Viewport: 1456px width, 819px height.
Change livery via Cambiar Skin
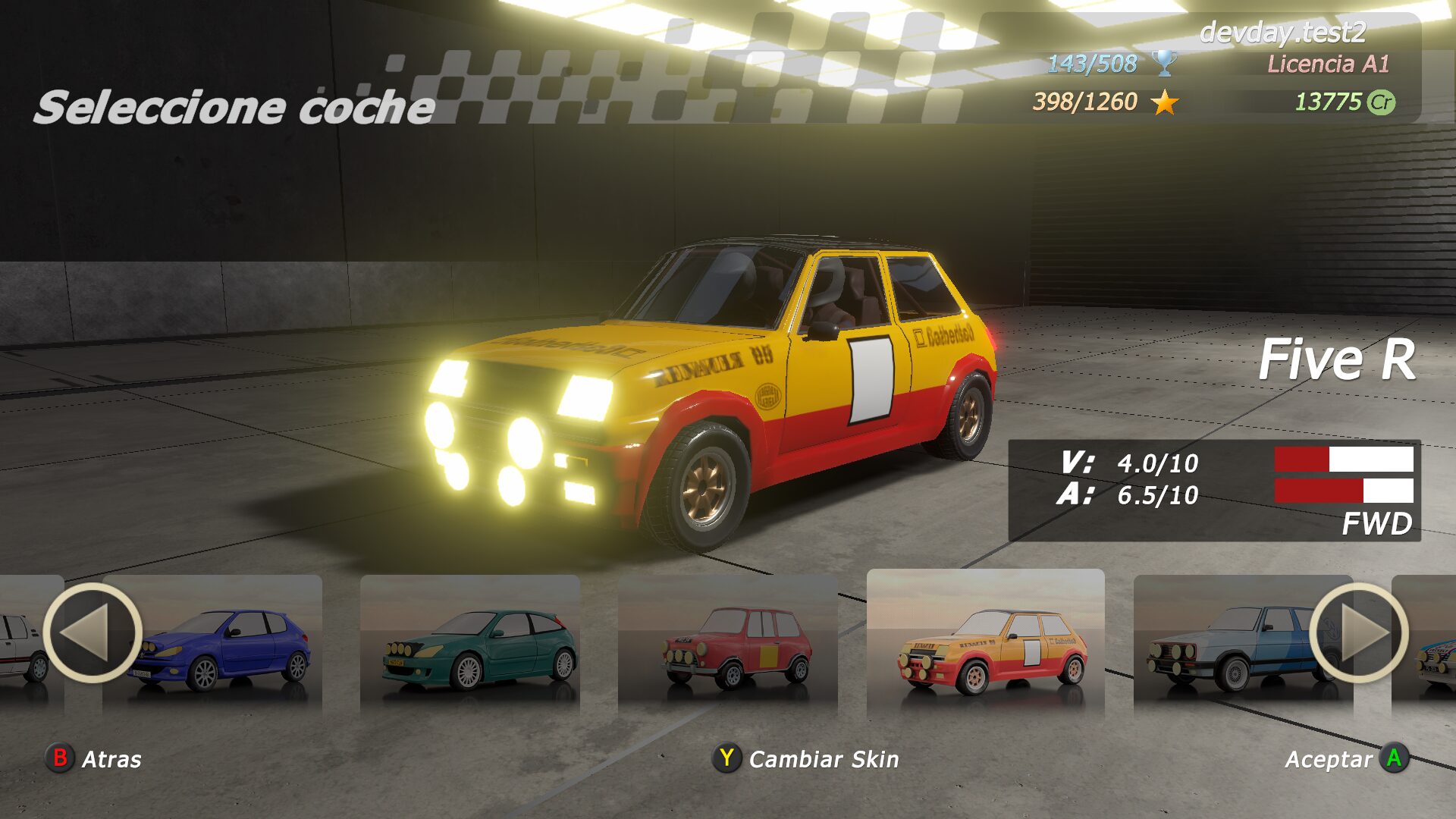coord(807,758)
